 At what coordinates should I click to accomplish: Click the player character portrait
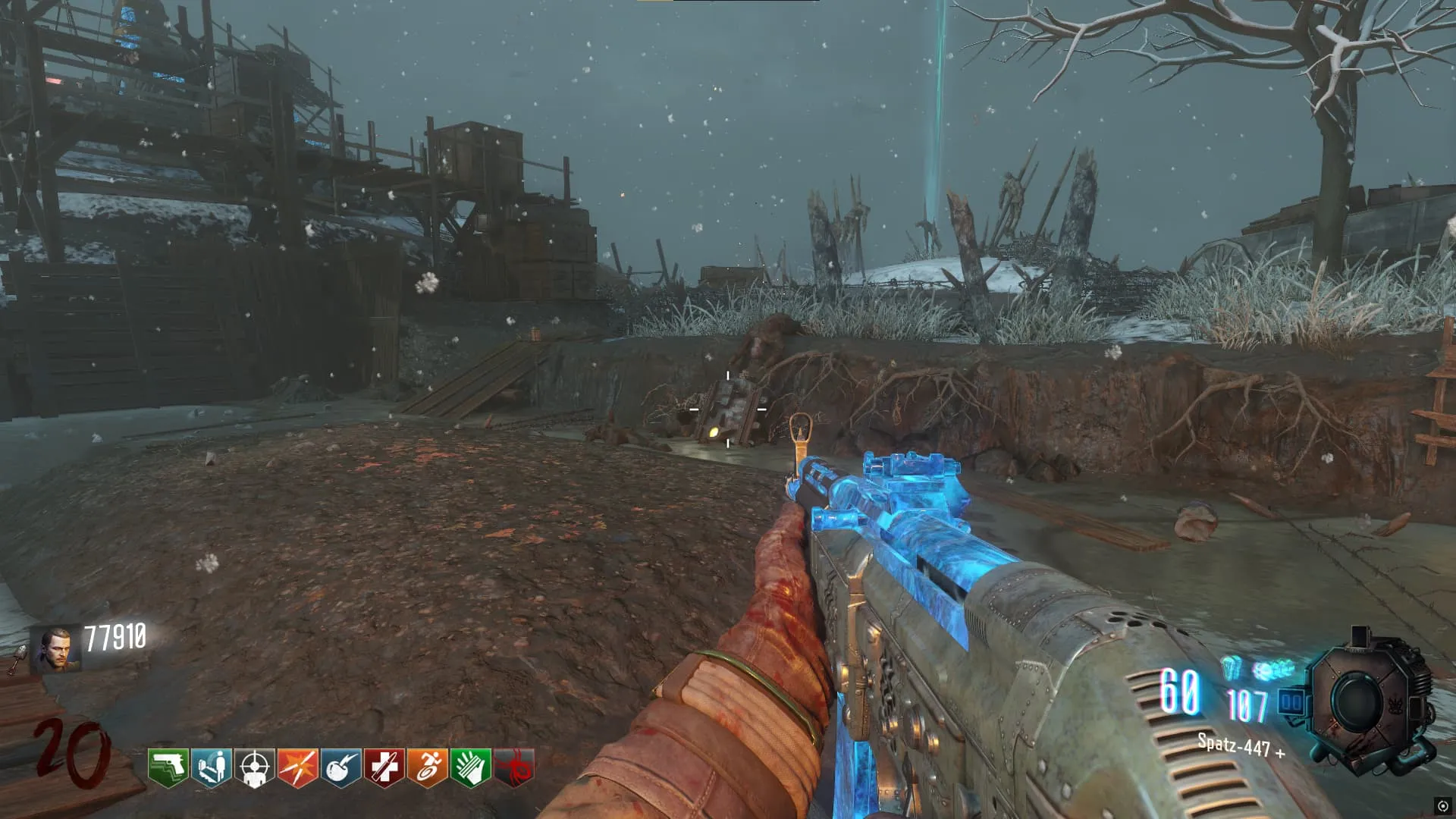[x=55, y=649]
